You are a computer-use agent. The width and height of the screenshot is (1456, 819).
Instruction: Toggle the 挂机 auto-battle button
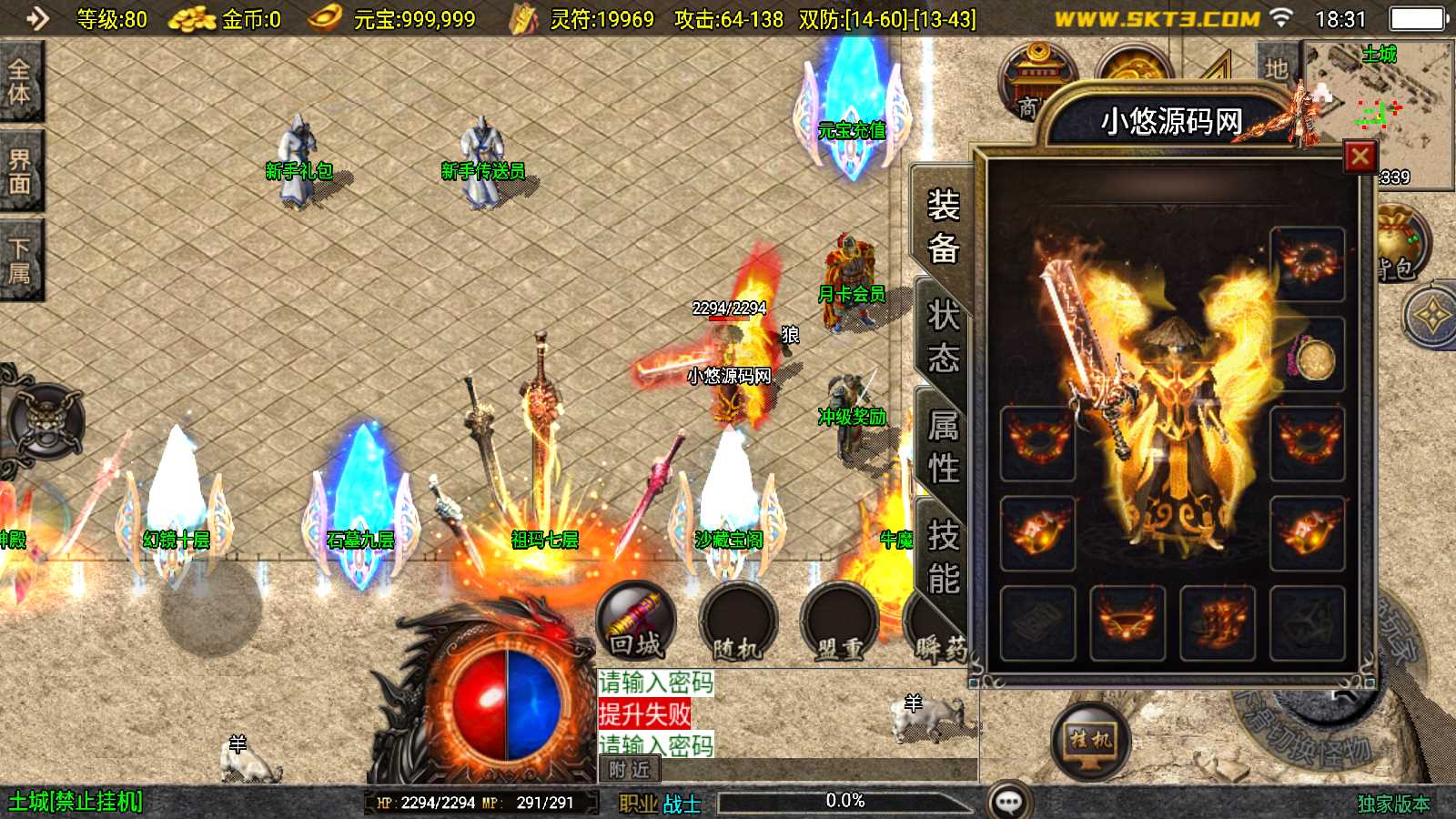1090,741
